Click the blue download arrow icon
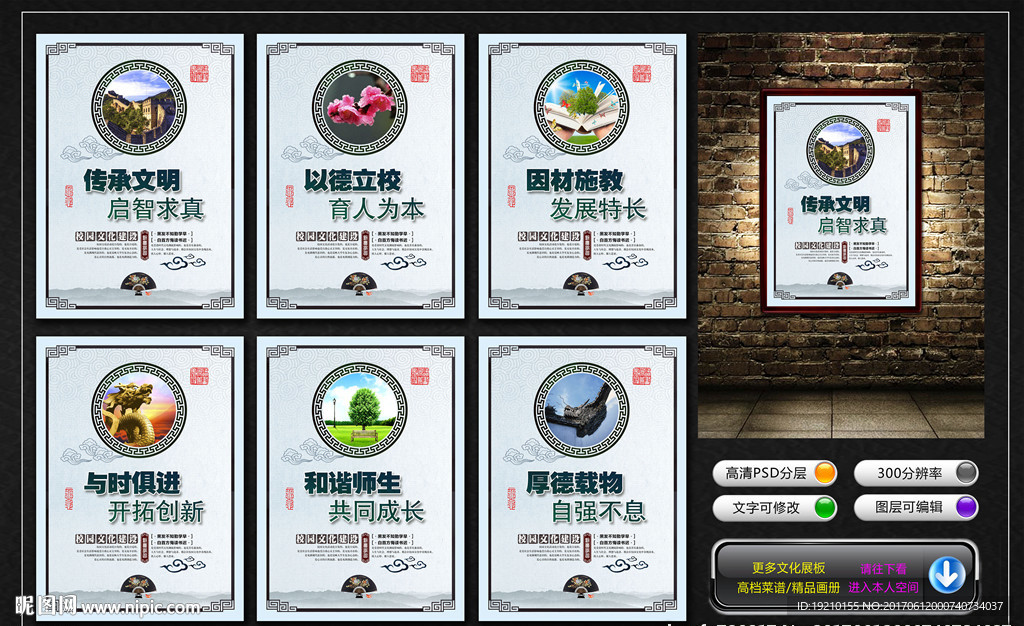 pyautogui.click(x=946, y=575)
